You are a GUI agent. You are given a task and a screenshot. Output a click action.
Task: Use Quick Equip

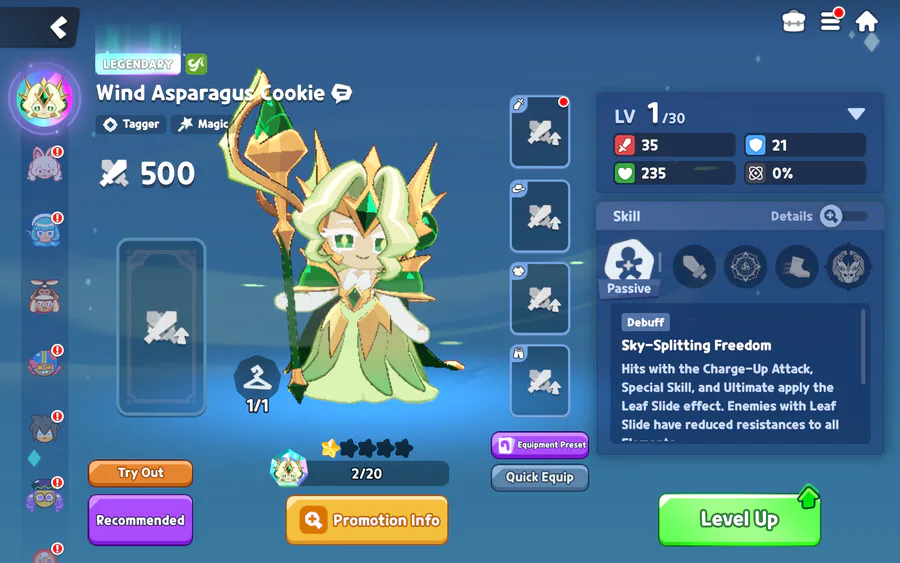539,477
